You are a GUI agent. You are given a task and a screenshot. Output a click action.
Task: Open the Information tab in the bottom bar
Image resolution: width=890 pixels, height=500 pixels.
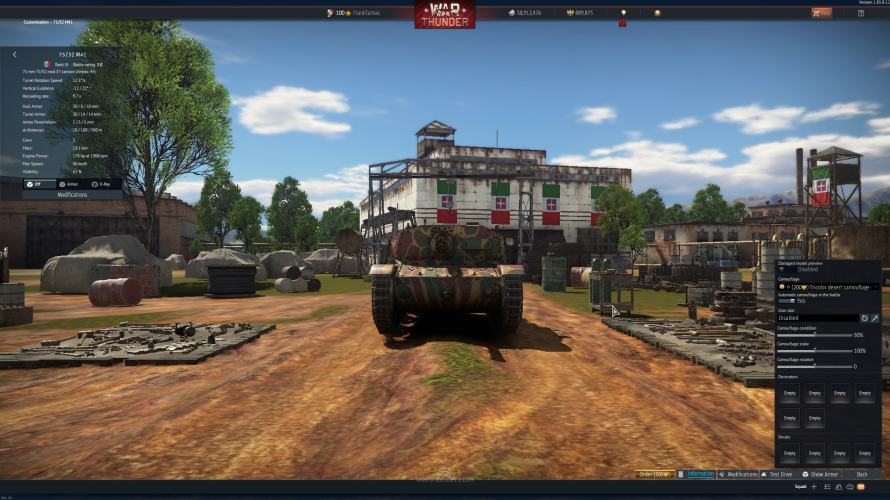point(697,474)
